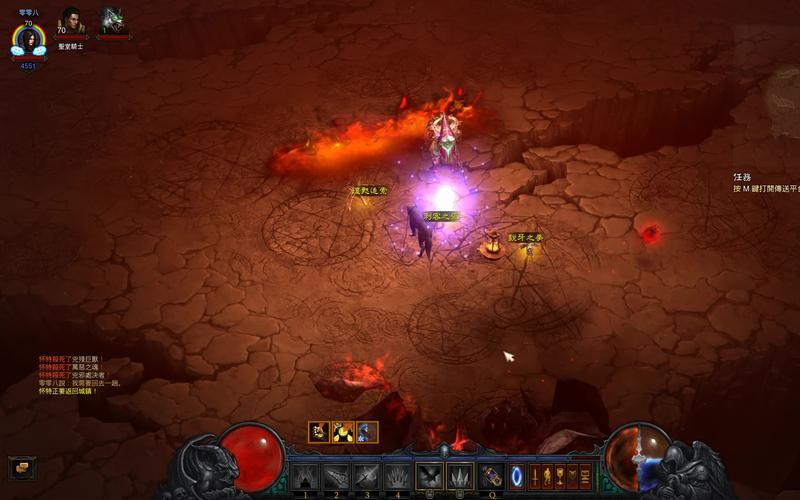Viewport: 800px width, 500px height.
Task: Choose the crown-shaped secondary mouse skill
Action: 460,476
